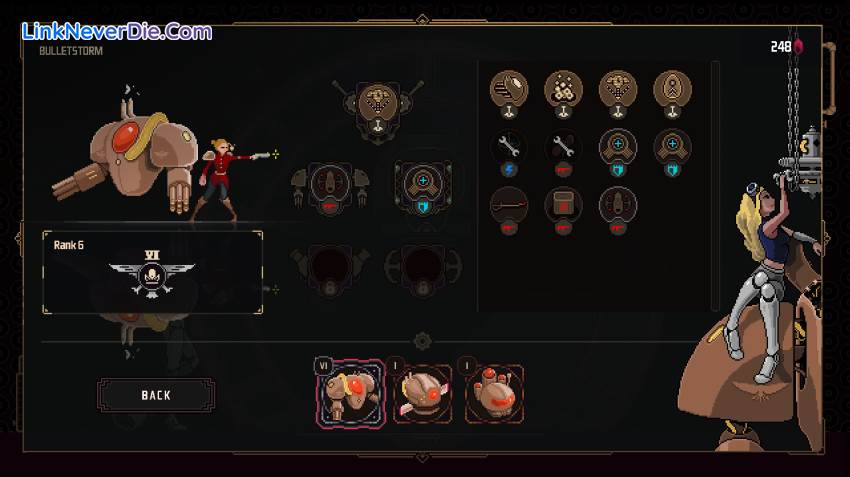Pick the sparkling cluster module icon
This screenshot has height=477, width=850.
tap(563, 90)
